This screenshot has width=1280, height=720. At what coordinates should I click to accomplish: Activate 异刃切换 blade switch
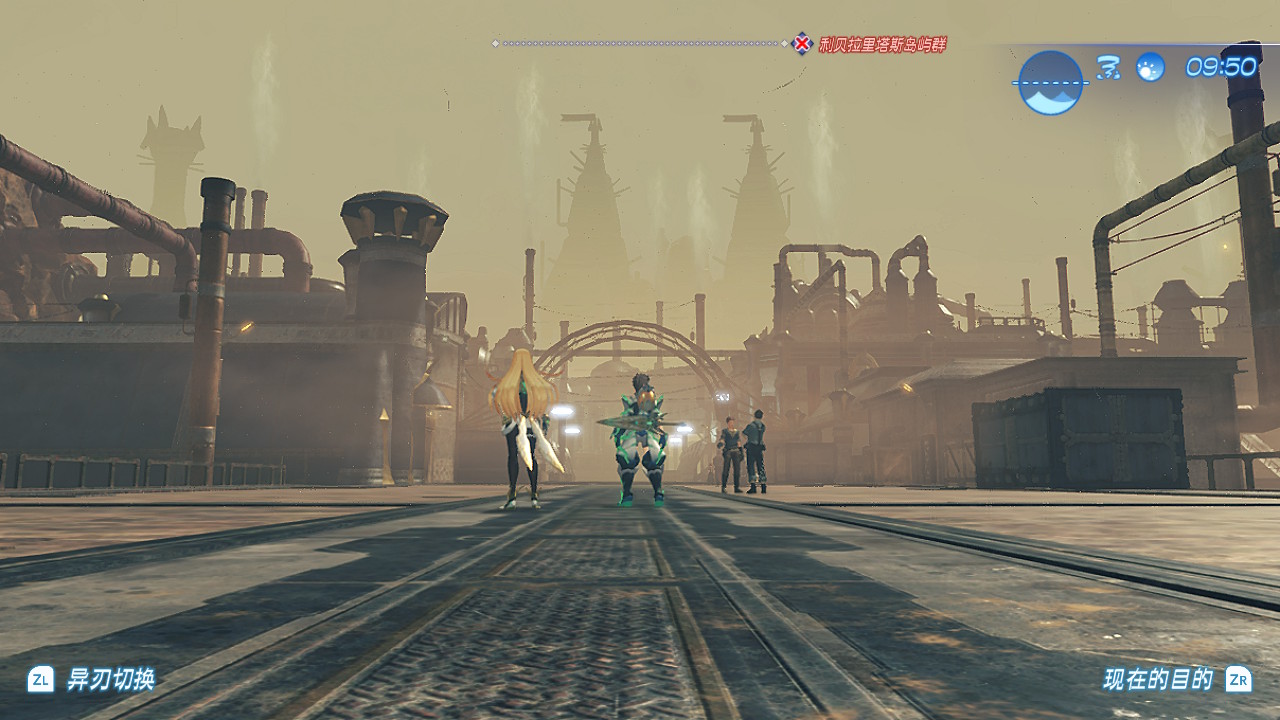pyautogui.click(x=92, y=680)
